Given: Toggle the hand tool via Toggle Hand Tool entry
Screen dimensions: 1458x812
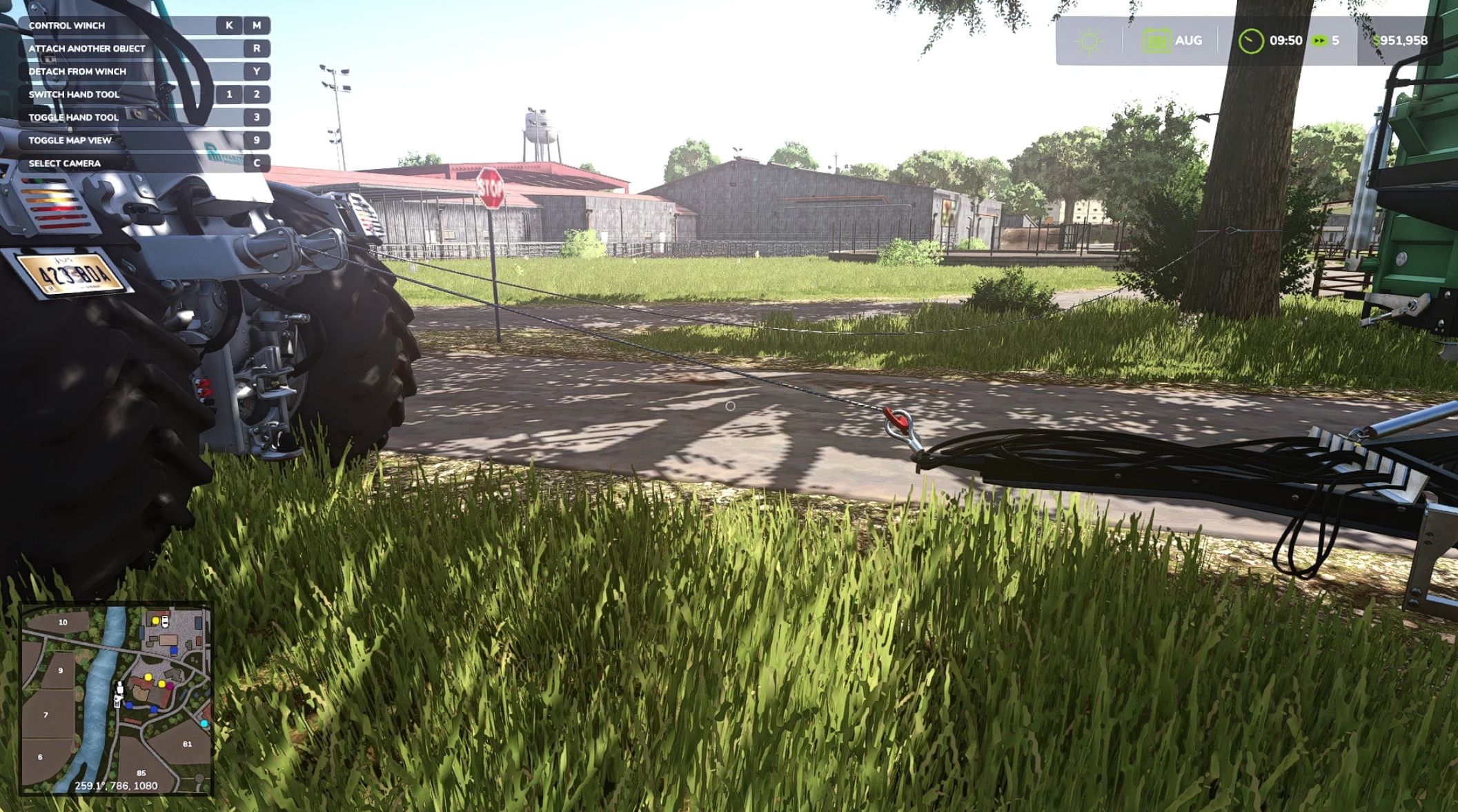Looking at the screenshot, I should tap(72, 118).
